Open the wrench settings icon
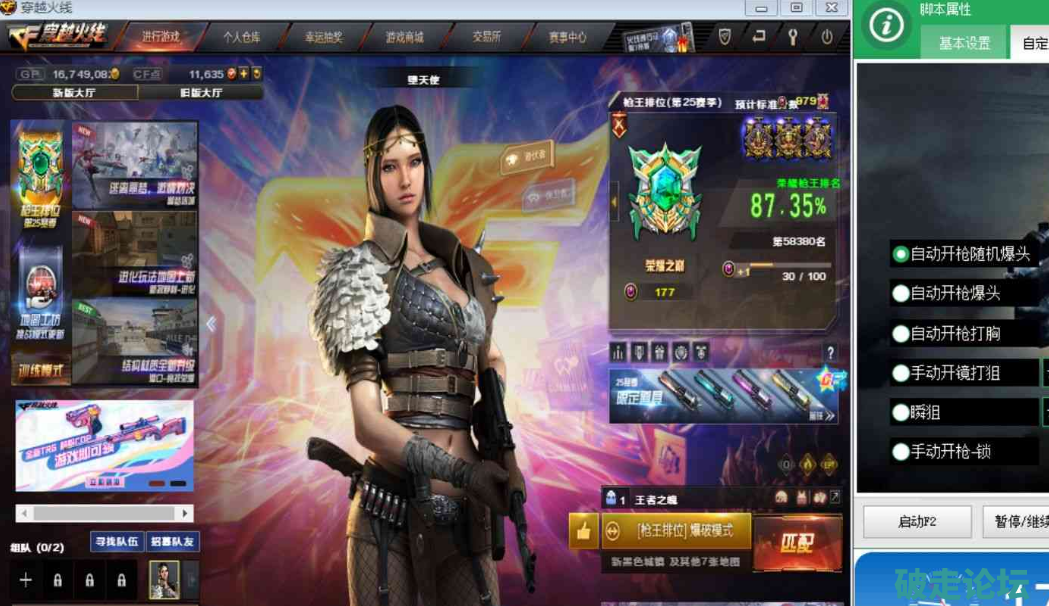Image resolution: width=1049 pixels, height=606 pixels. 793,37
